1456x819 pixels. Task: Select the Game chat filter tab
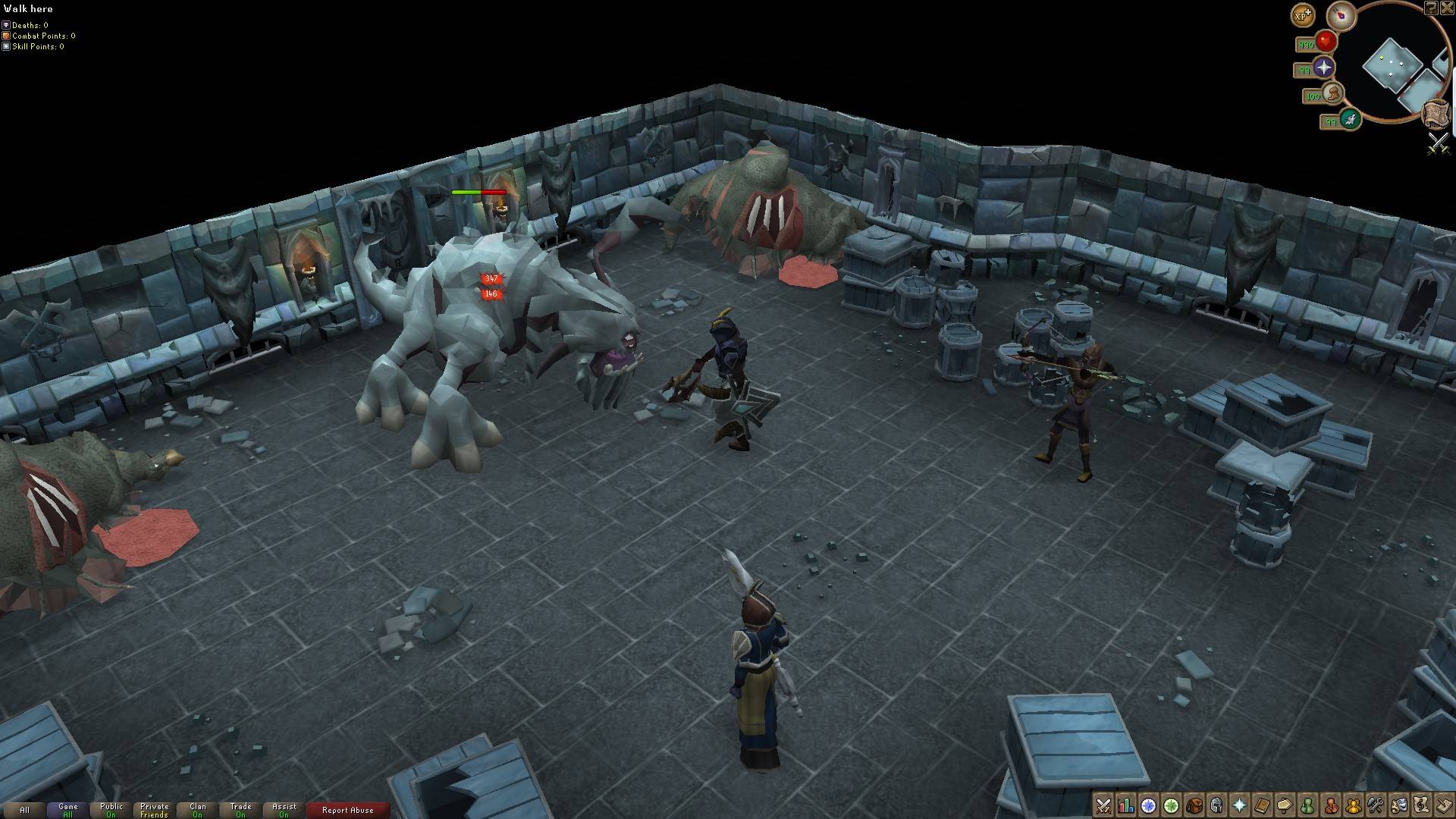point(68,810)
